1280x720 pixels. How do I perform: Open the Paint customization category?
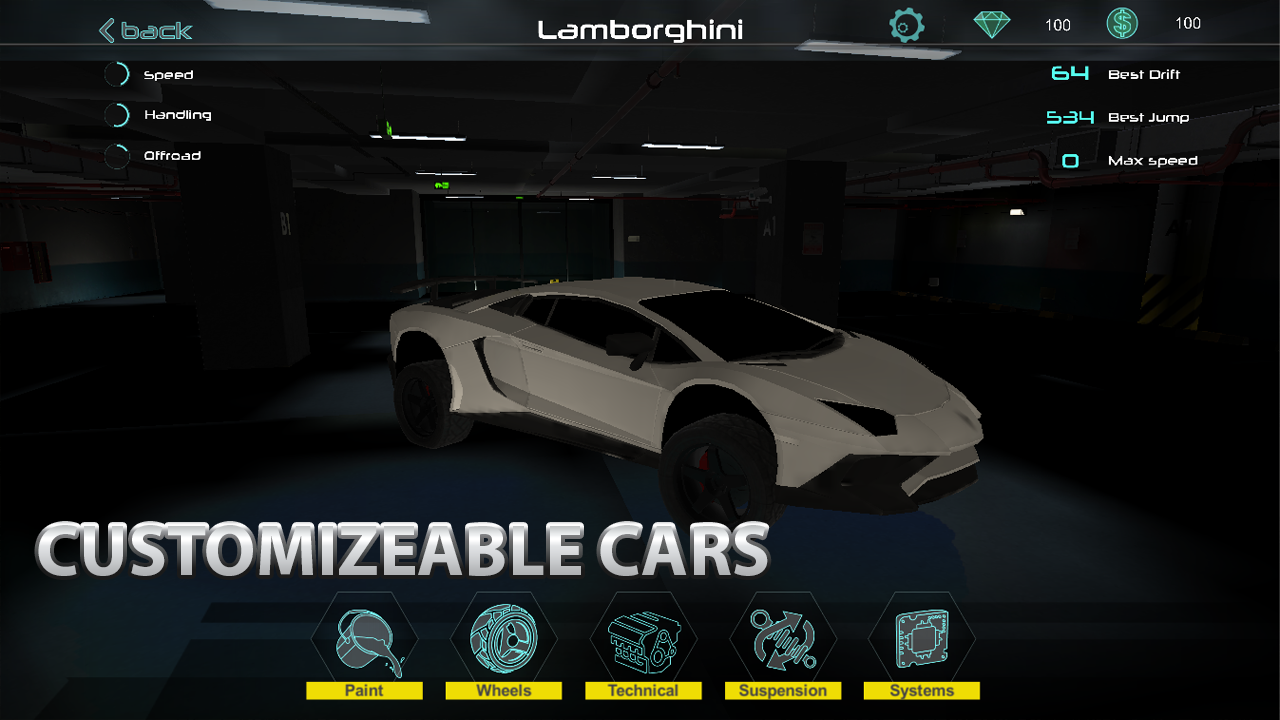coord(365,643)
